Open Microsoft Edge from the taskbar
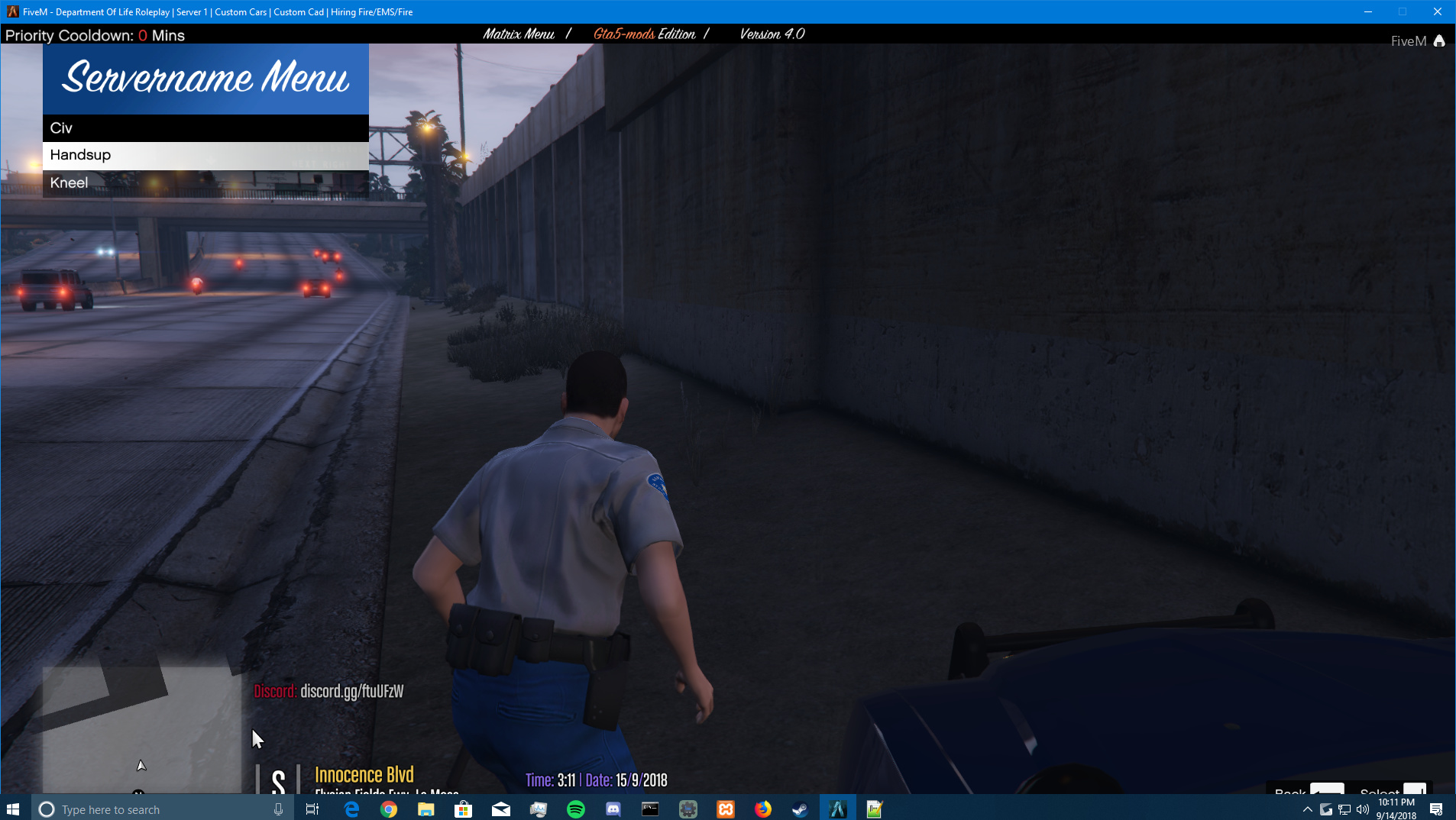 tap(351, 809)
